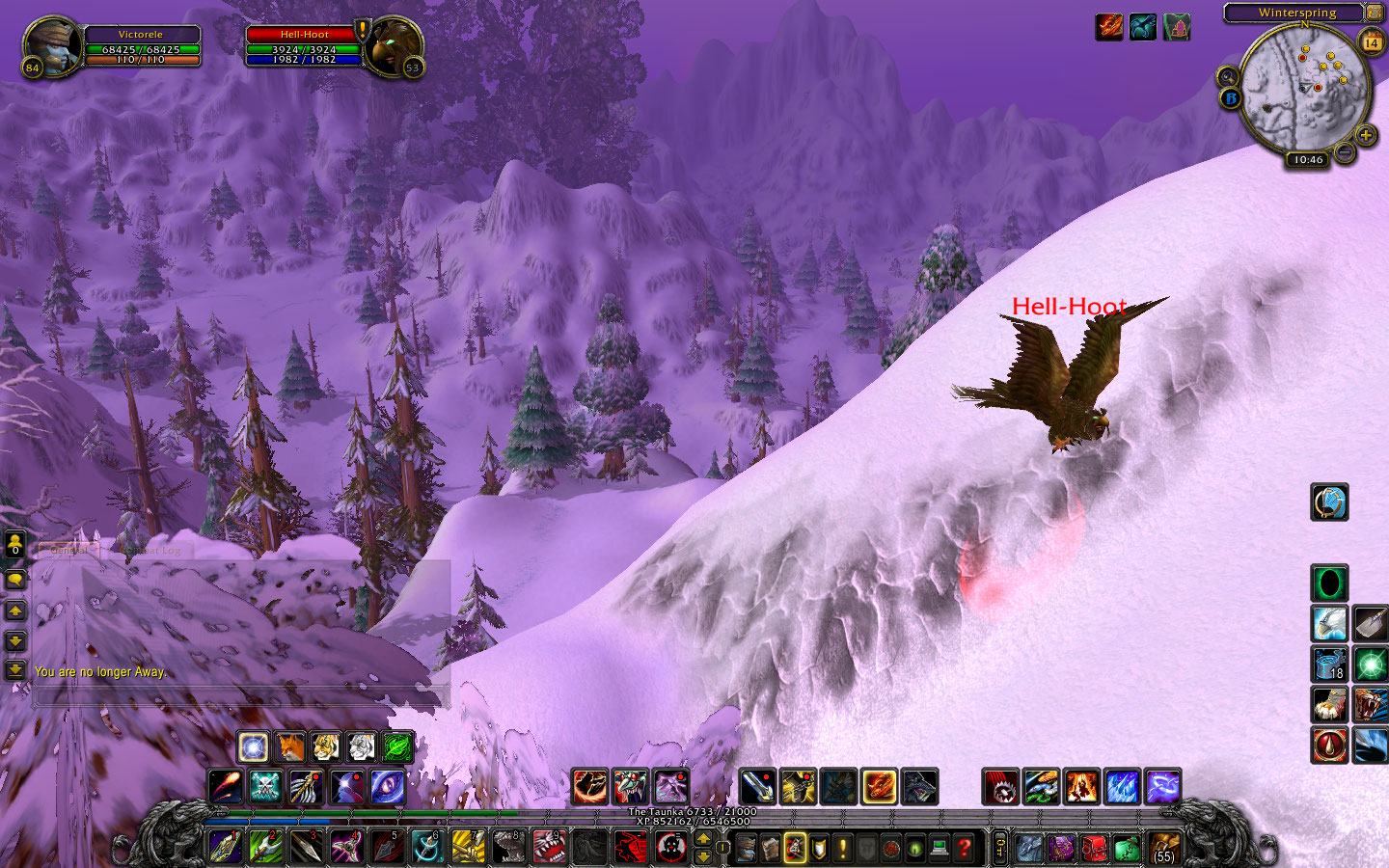Open the yellow exclamation quest log button

tap(843, 848)
